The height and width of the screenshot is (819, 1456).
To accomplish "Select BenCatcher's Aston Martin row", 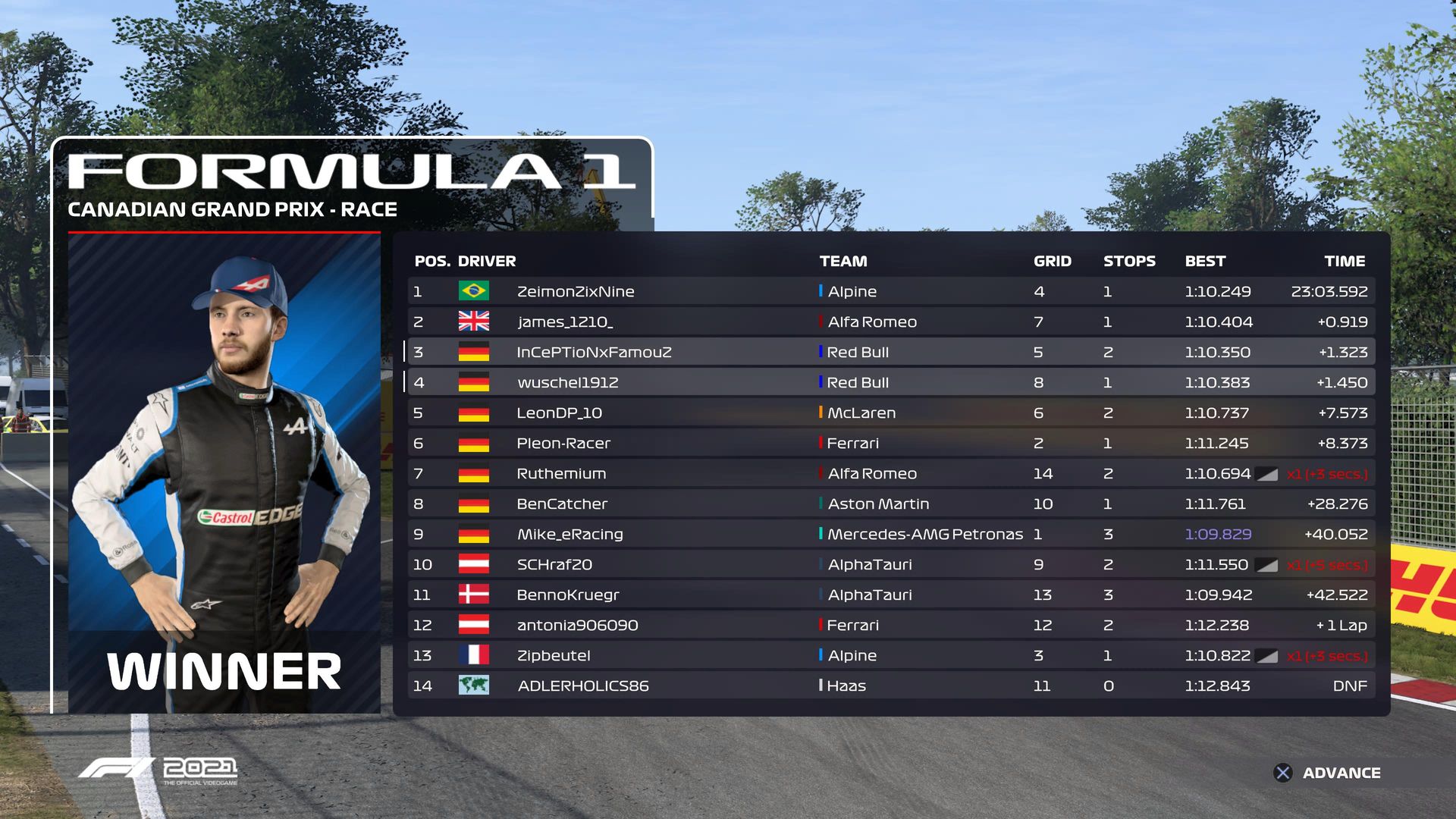I will click(890, 504).
